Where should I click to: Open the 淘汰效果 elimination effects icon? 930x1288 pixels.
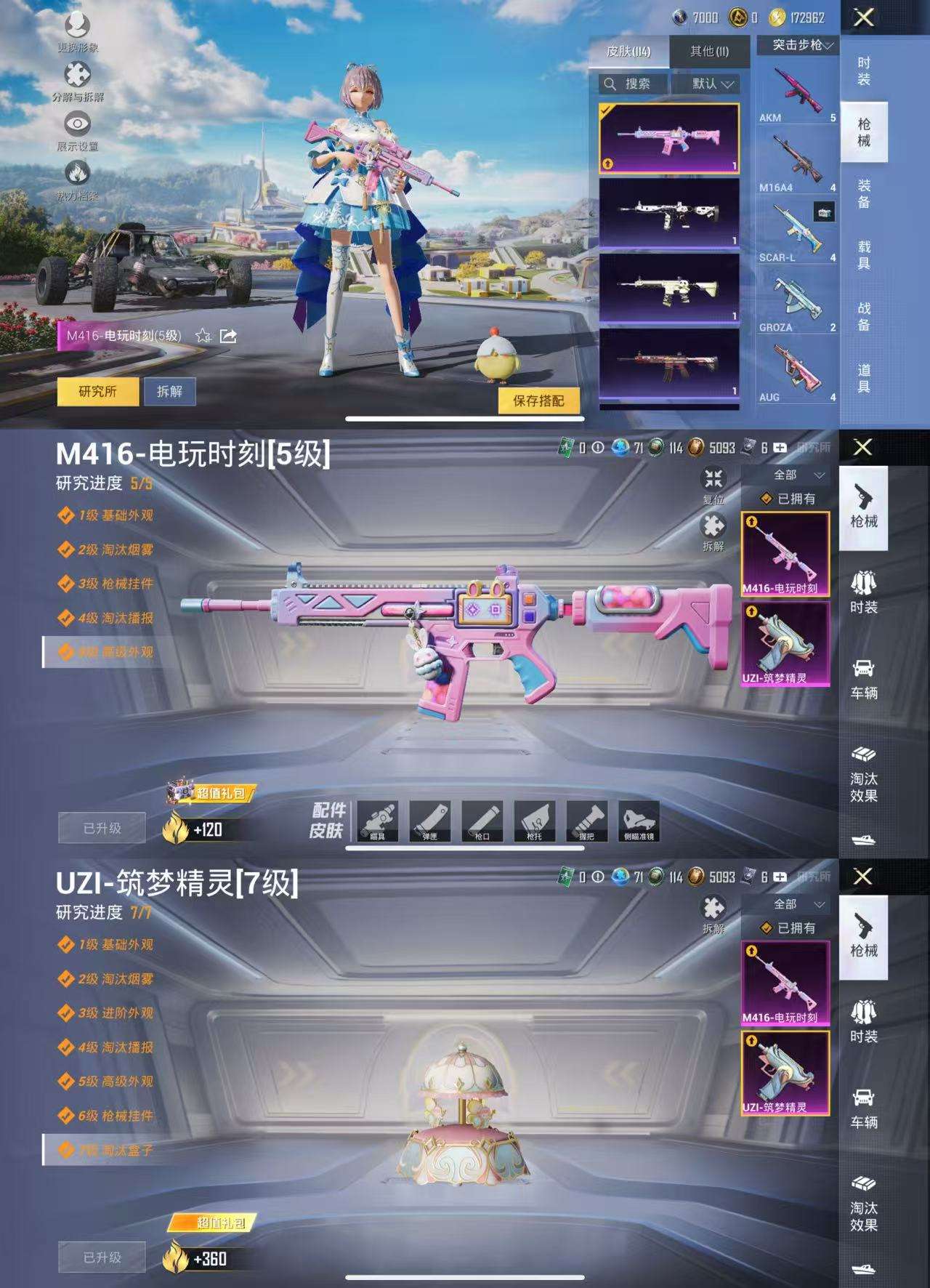coord(865,774)
